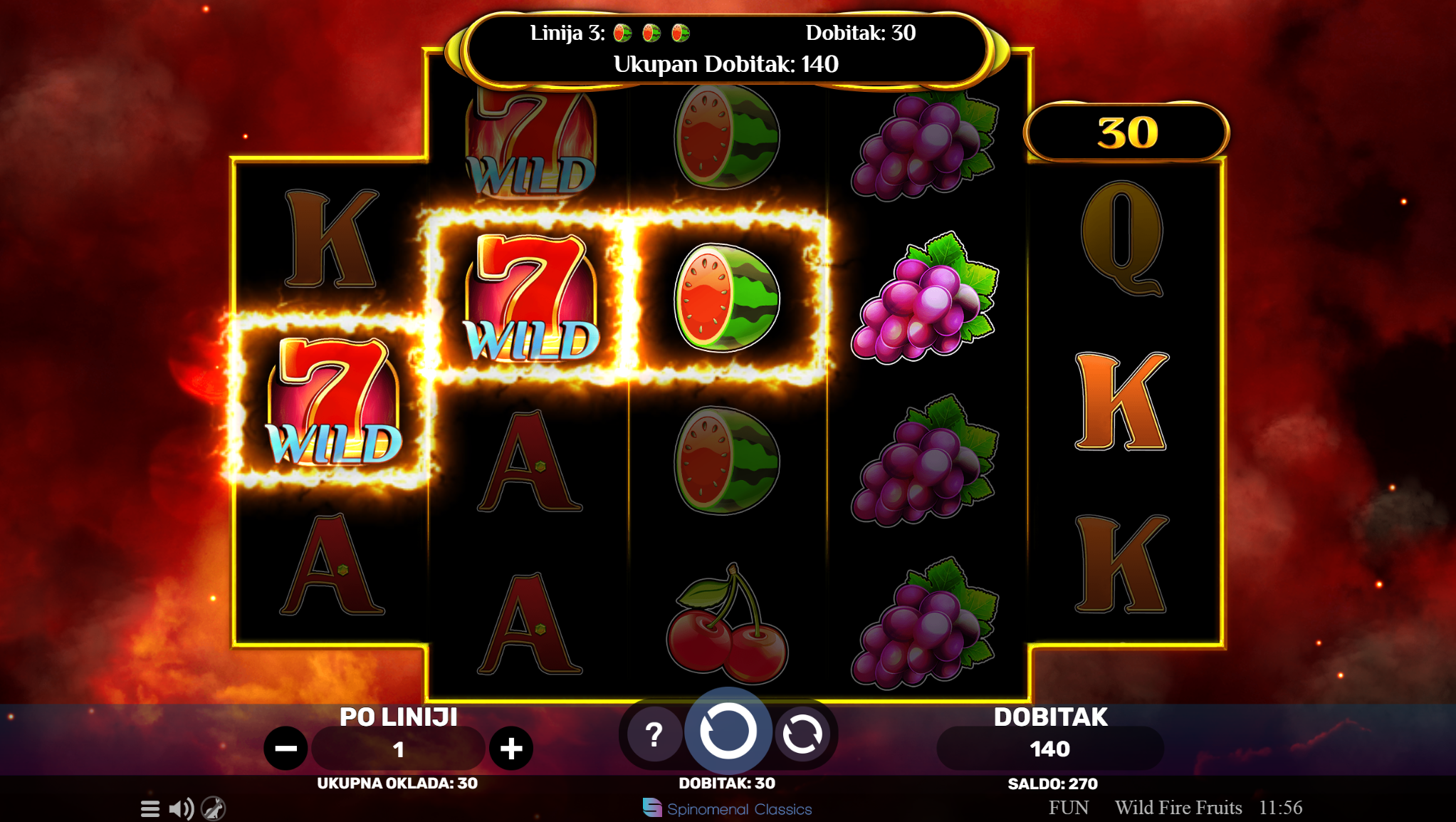Activate the autoplay circular arrows button
The width and height of the screenshot is (1456, 822).
pyautogui.click(x=802, y=734)
